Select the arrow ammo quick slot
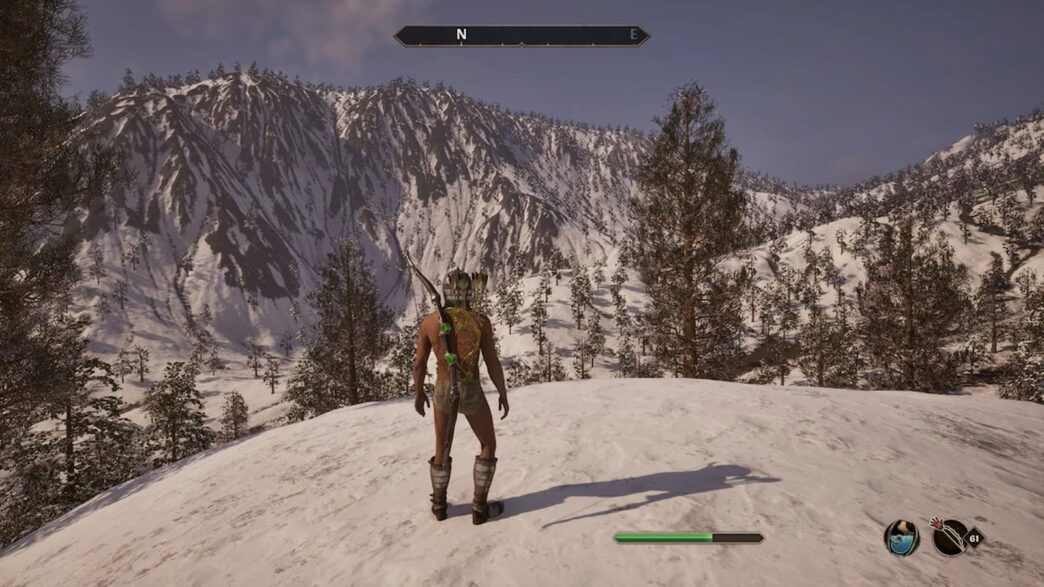 [949, 537]
